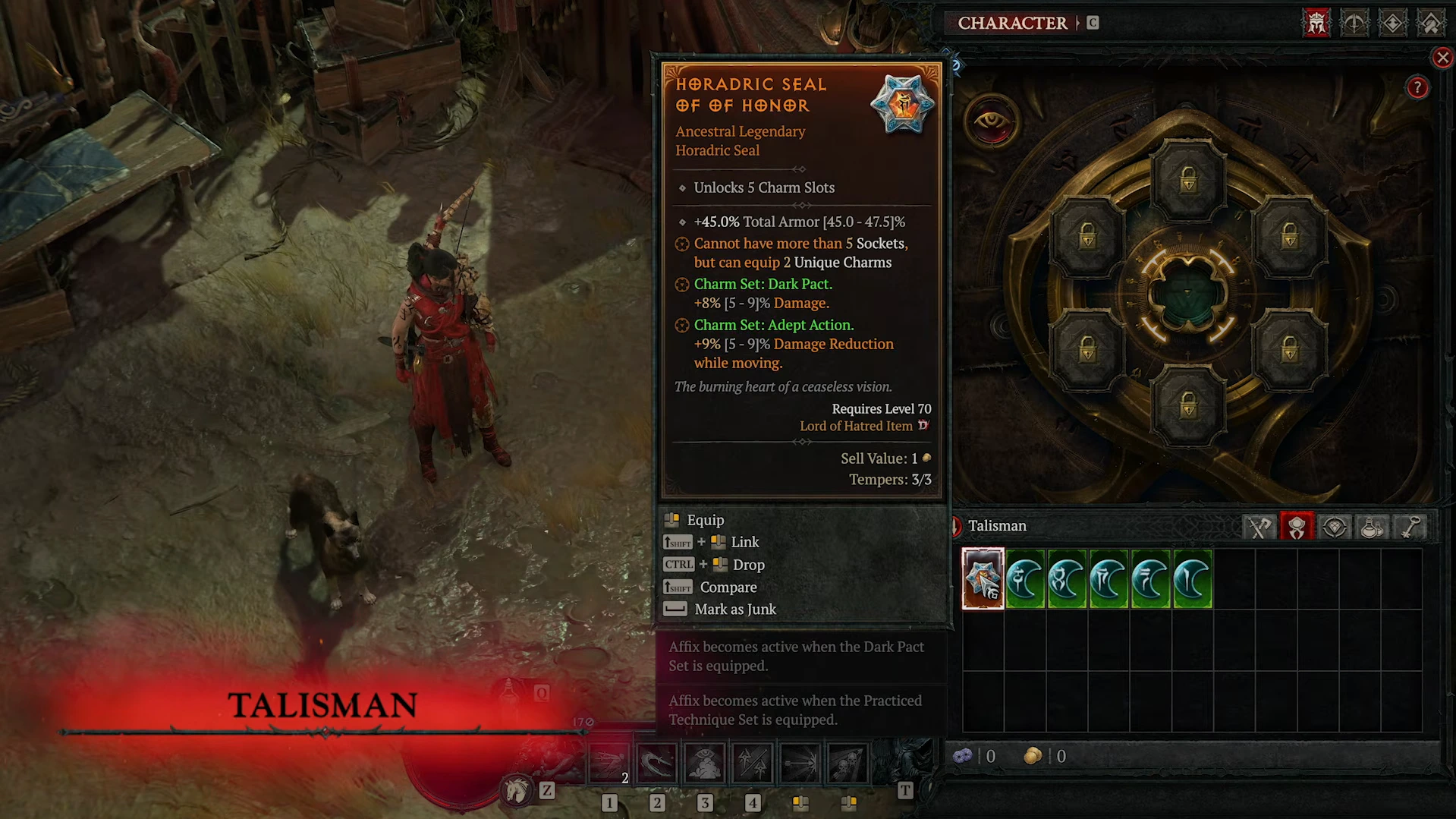Viewport: 1456px width, 819px height.
Task: Click the help question mark button
Action: [1417, 87]
